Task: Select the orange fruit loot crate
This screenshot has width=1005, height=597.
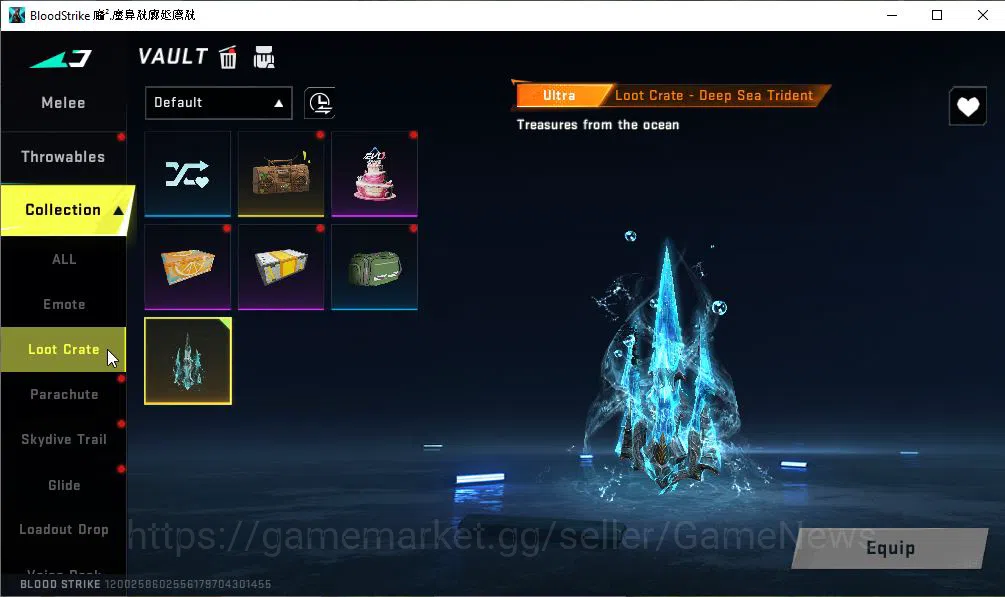Action: click(188, 266)
